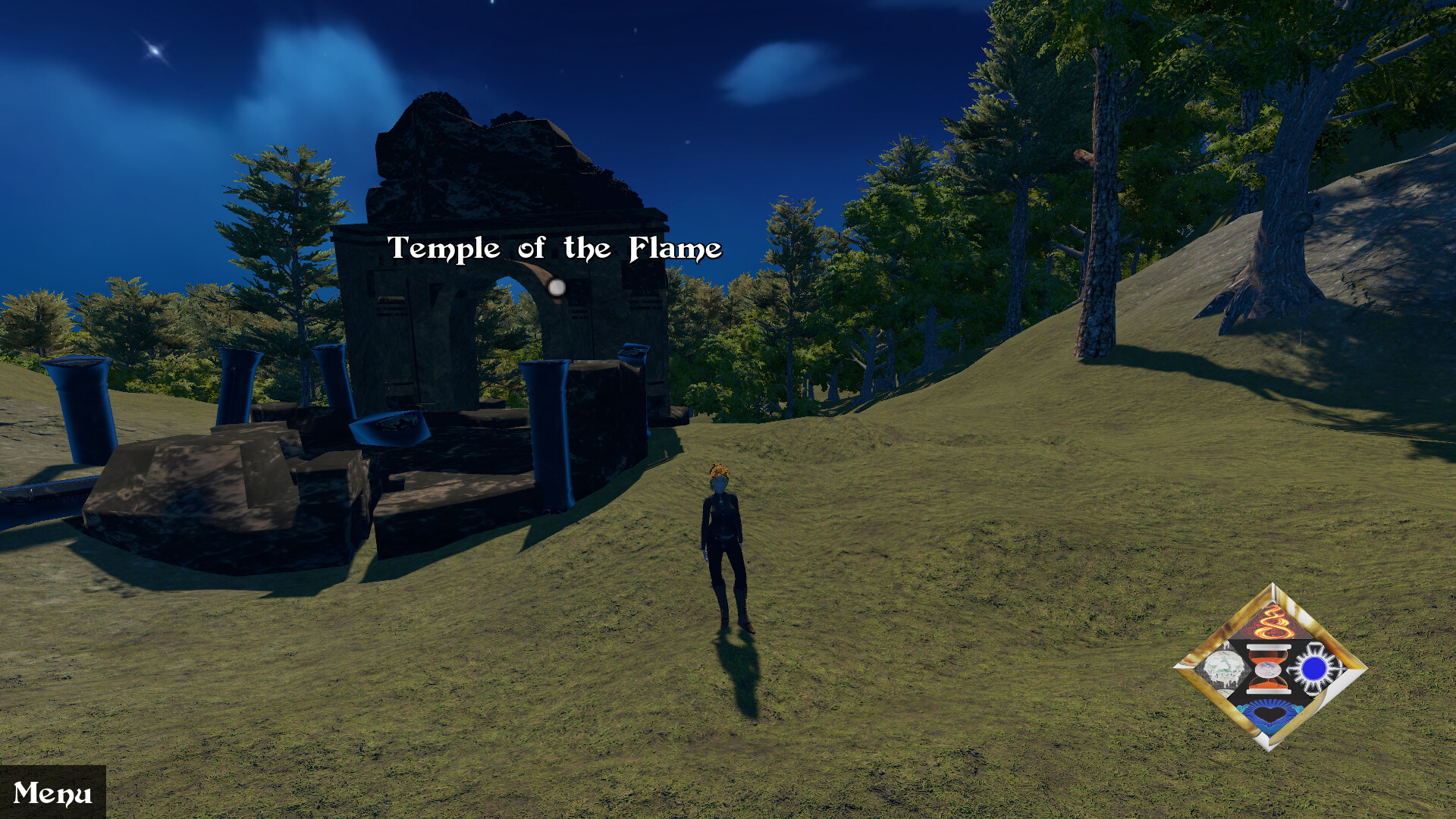Click the glowing orb in the temple archway
The width and height of the screenshot is (1456, 819).
pos(556,288)
